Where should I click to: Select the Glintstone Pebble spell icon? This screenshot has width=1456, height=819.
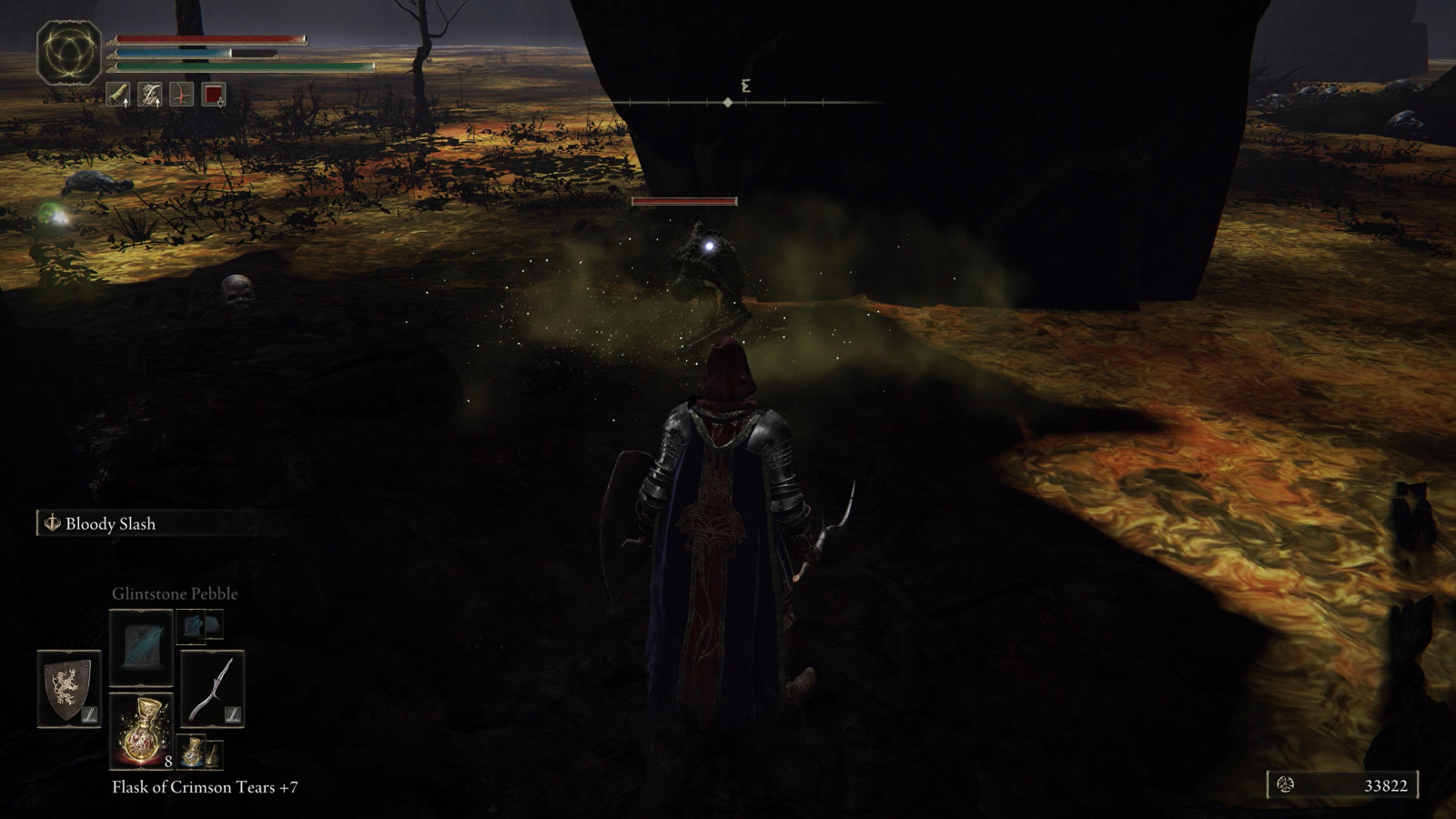tap(141, 648)
